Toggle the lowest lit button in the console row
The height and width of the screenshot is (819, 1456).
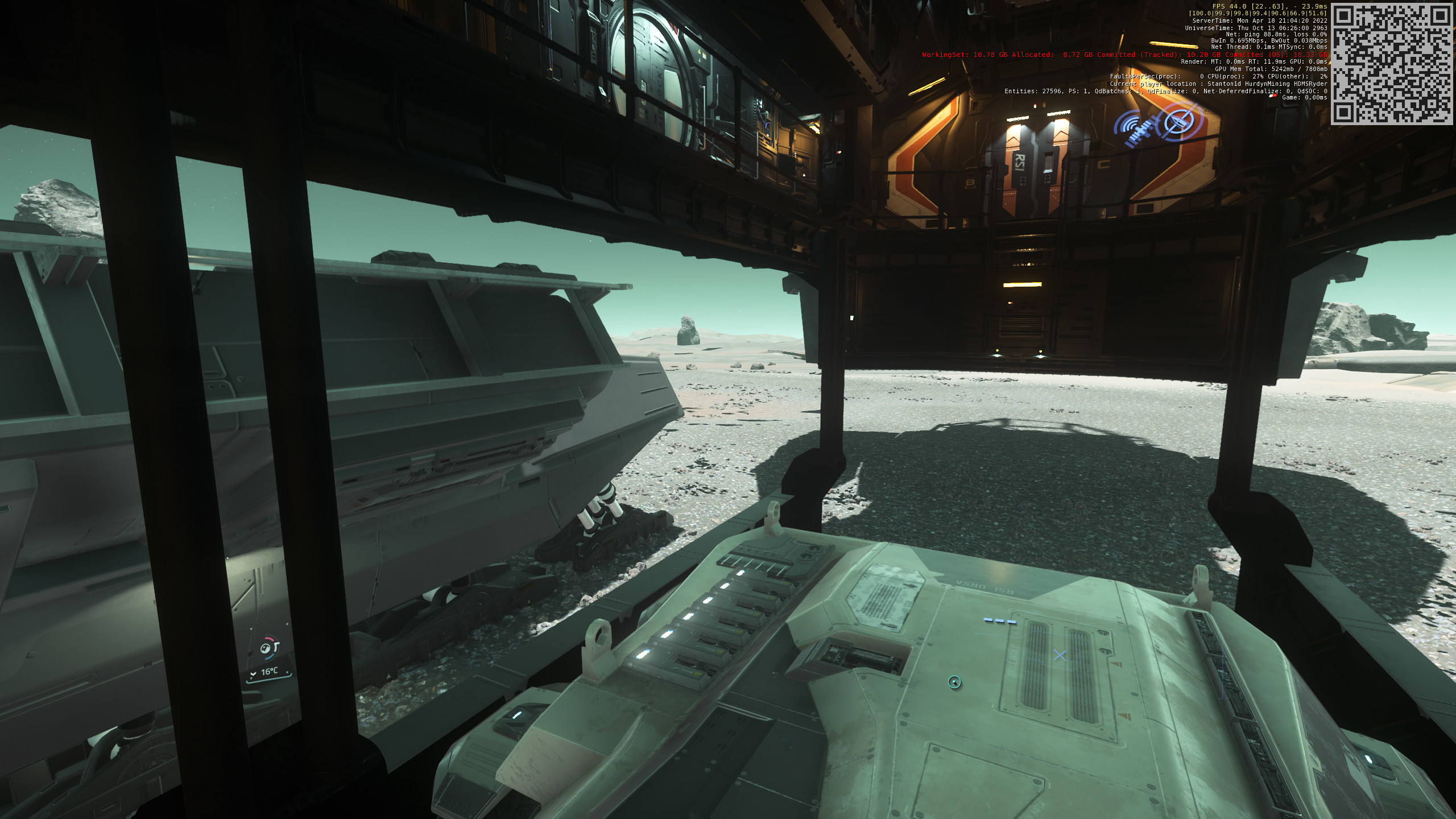641,654
